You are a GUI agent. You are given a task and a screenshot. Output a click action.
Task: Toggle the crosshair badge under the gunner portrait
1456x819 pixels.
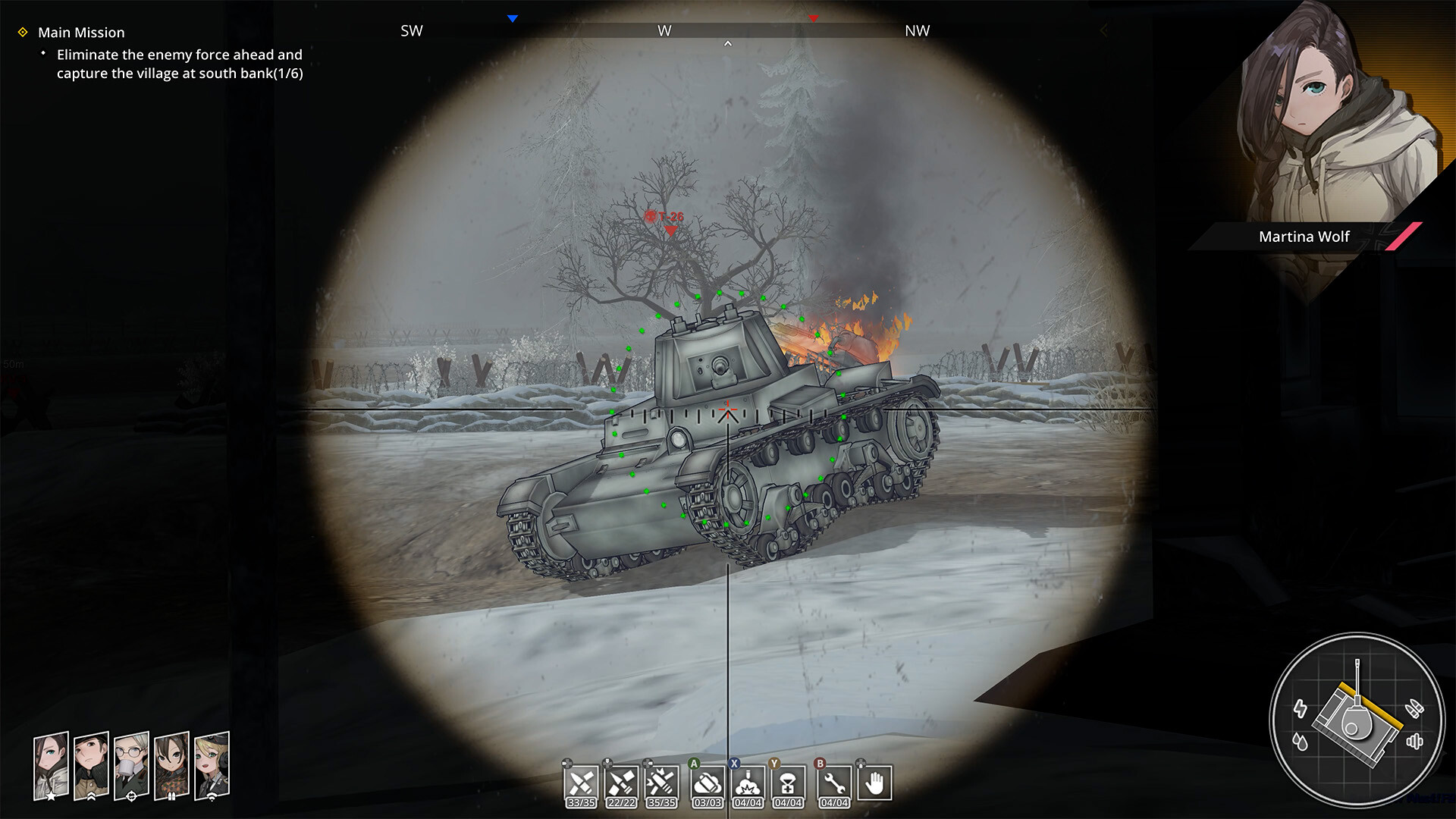pos(131,796)
